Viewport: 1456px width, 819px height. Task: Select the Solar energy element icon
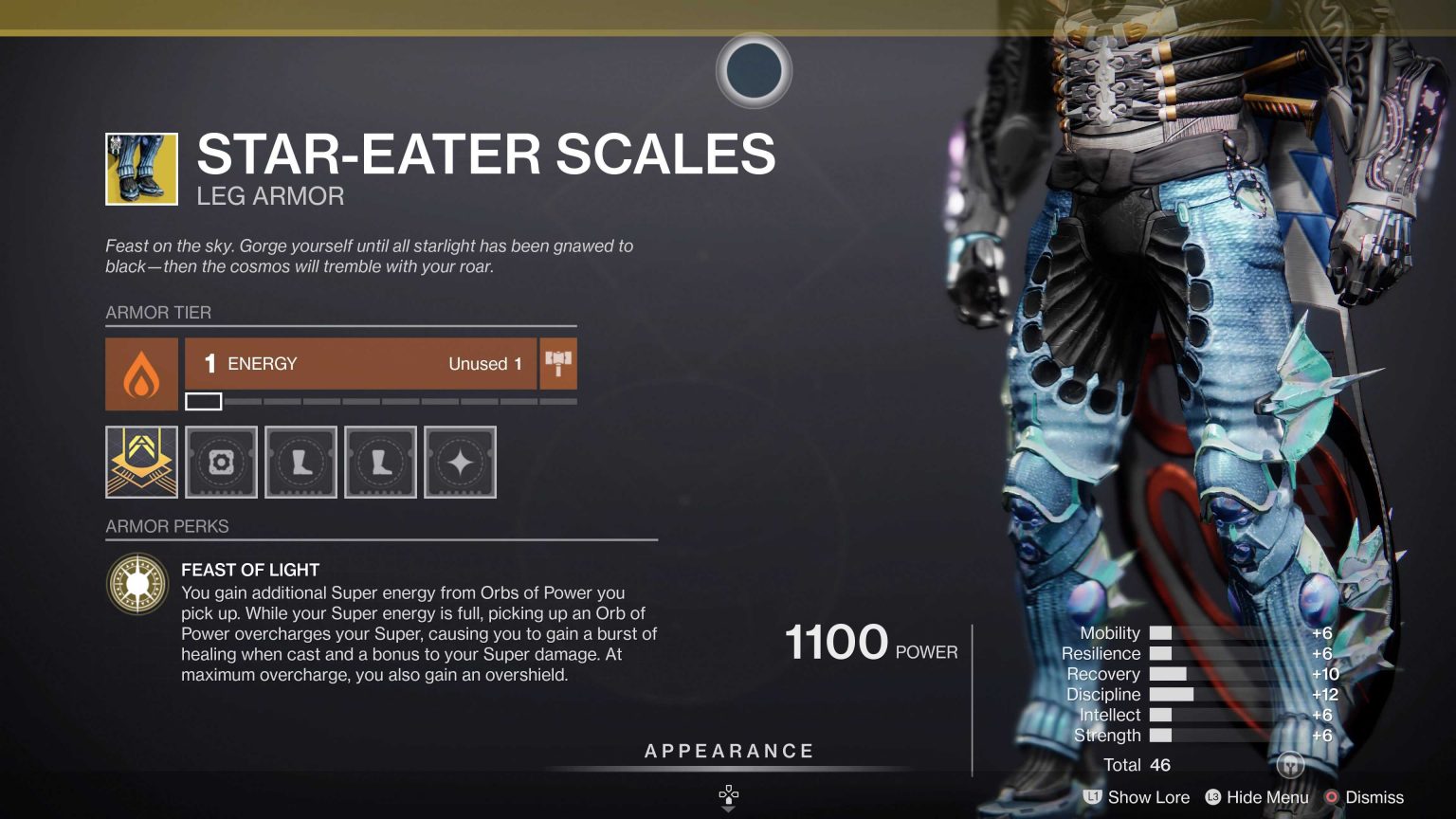[x=140, y=373]
